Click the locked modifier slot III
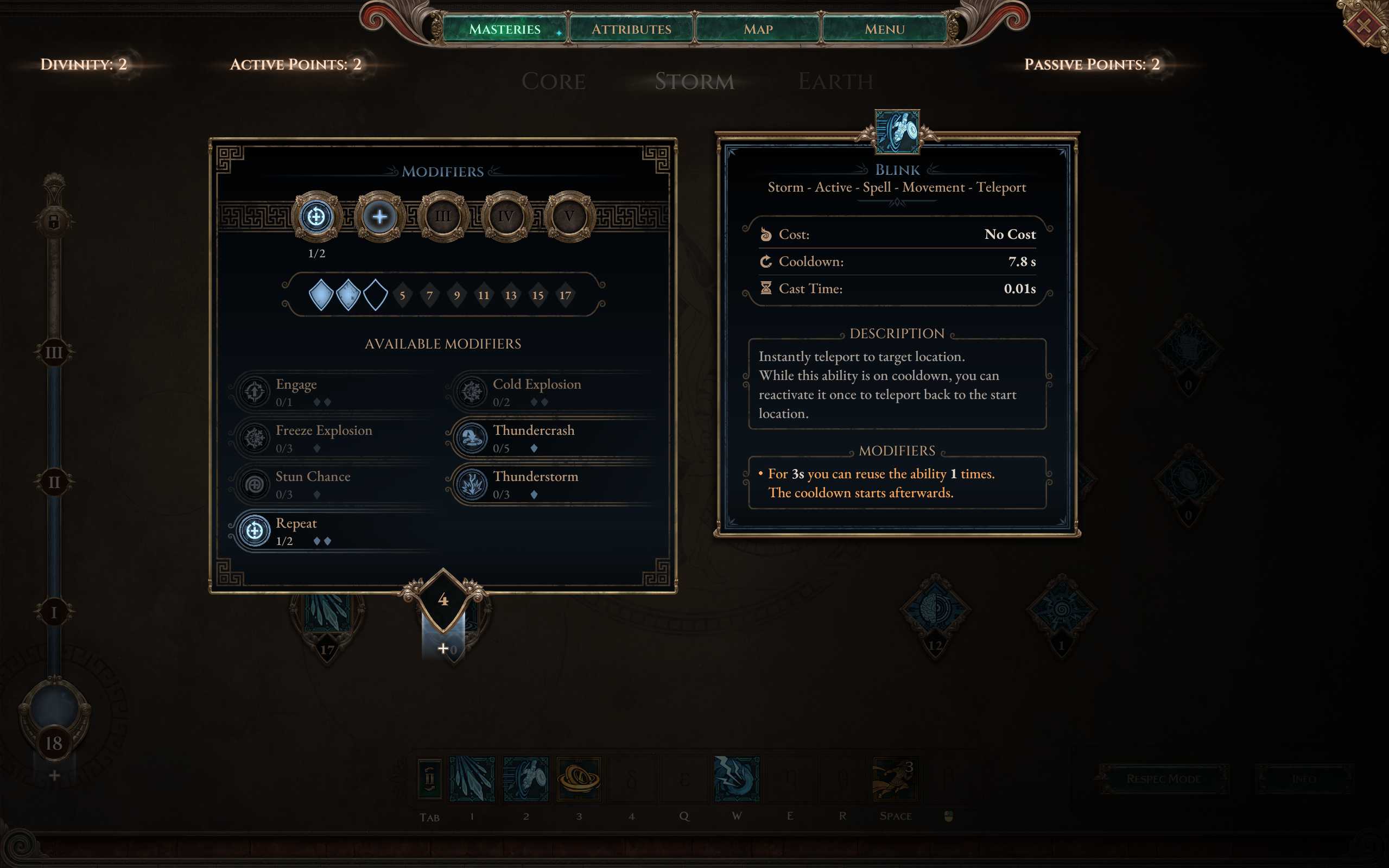The width and height of the screenshot is (1389, 868). tap(443, 217)
